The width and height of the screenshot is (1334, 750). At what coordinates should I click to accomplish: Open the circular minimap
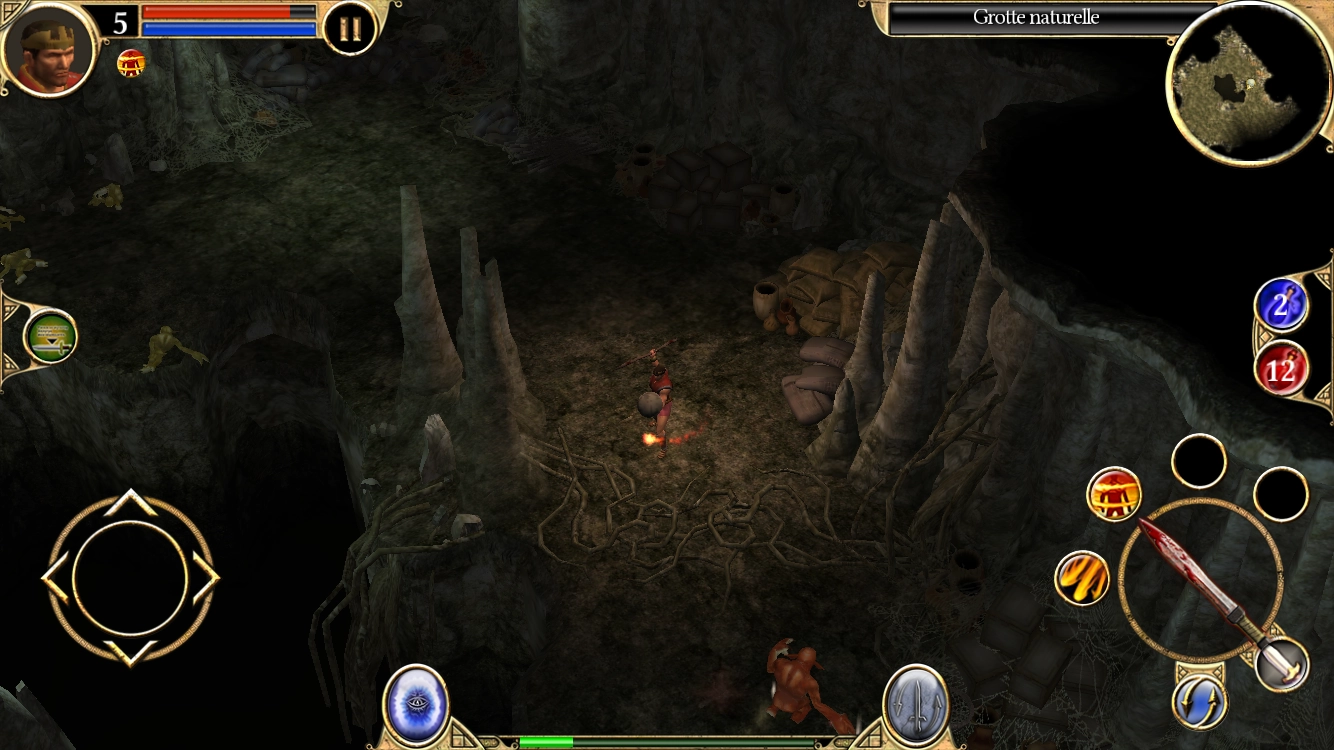point(1249,82)
